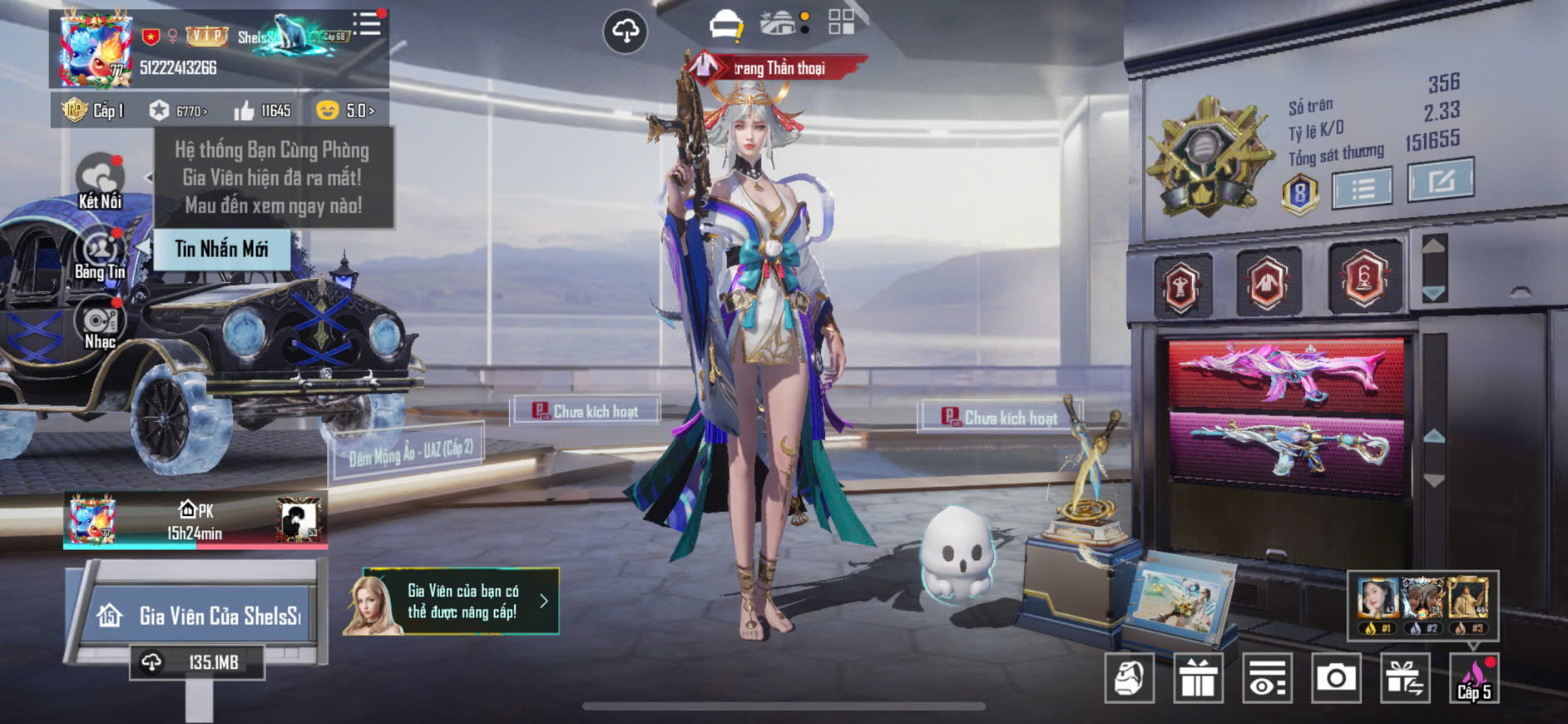Select the pink weapon skin on red
Screen dimensions: 1568x724
coord(1285,373)
